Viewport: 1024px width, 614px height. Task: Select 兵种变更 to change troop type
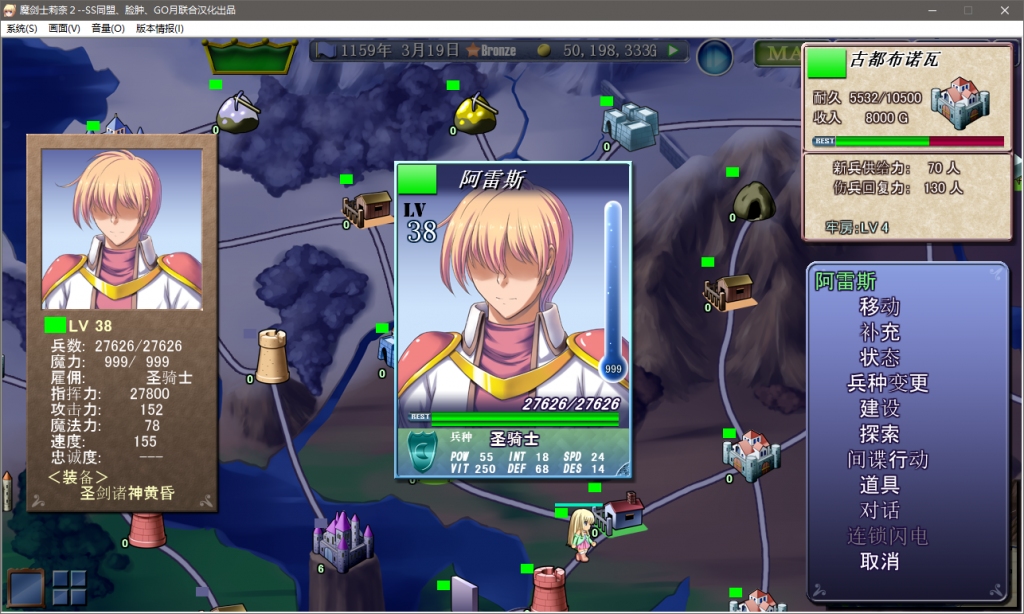pos(888,383)
